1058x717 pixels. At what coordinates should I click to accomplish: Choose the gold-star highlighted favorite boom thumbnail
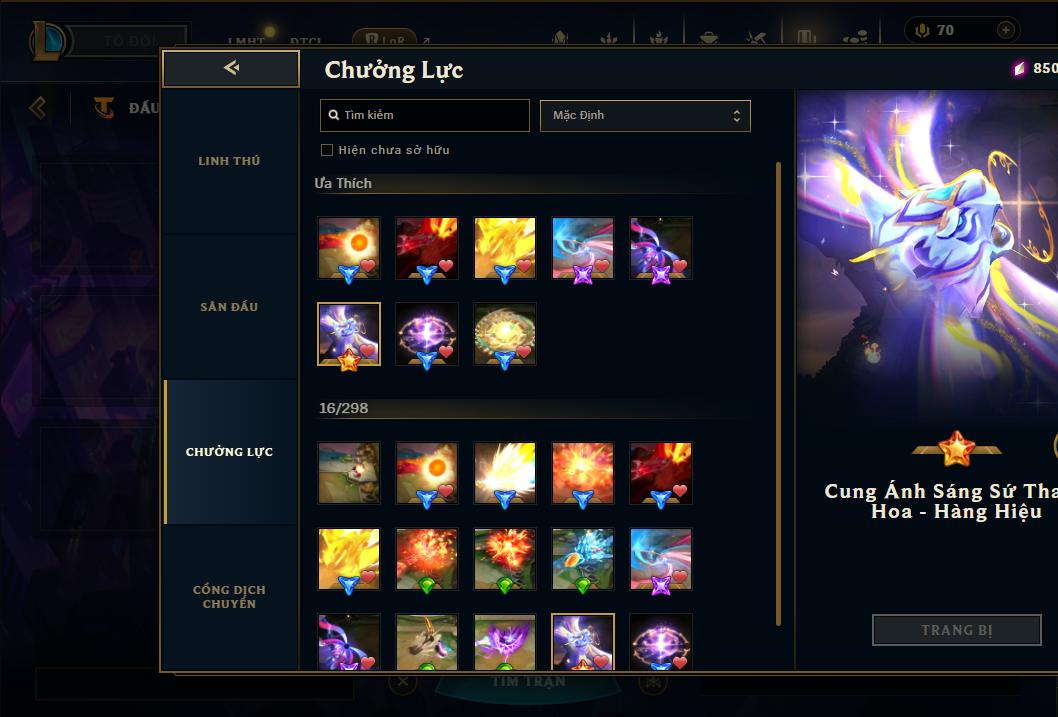349,335
